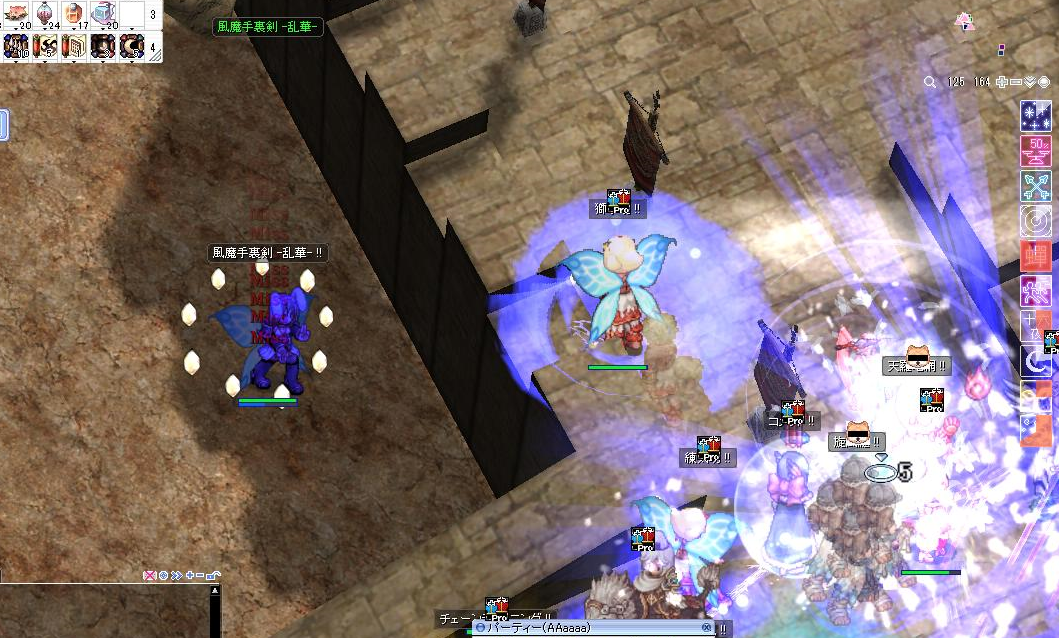
Task: Use the orange box item with count 17
Action: [75, 14]
